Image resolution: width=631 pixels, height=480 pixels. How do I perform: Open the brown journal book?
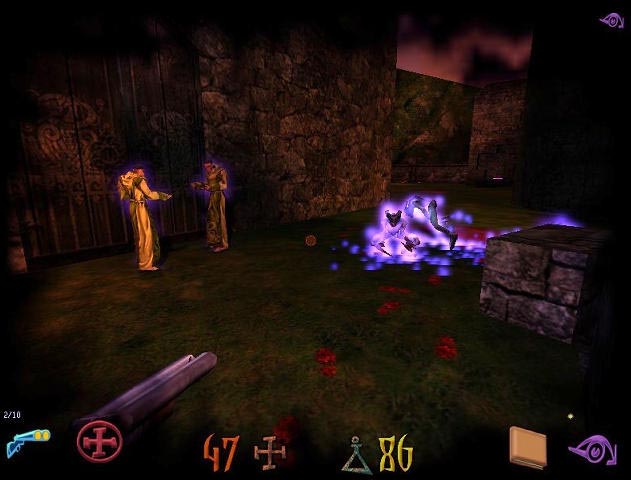point(527,447)
